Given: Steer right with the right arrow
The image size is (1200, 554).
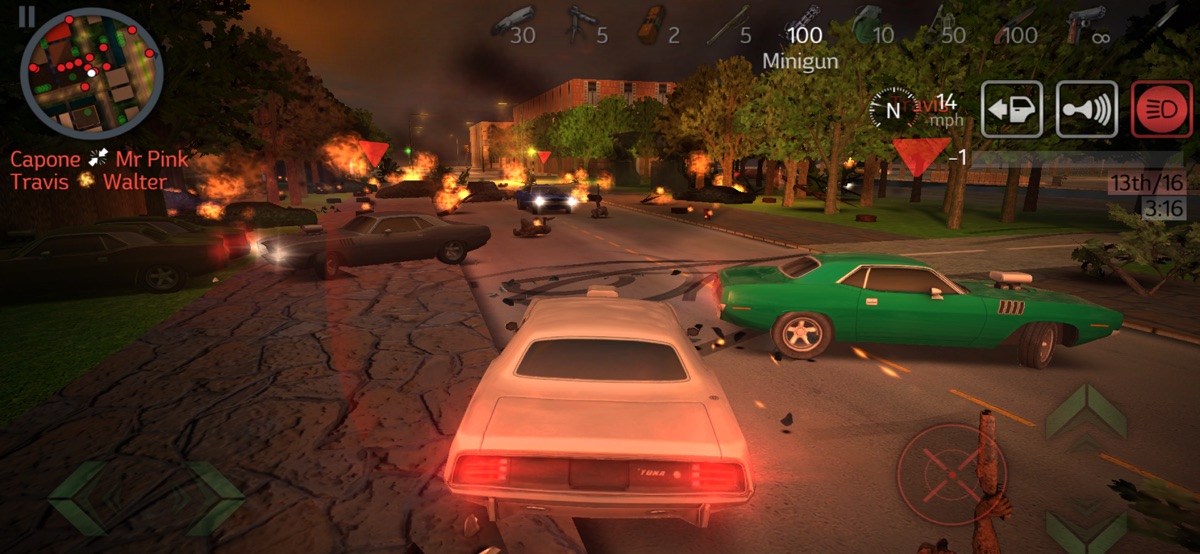Looking at the screenshot, I should point(214,497).
